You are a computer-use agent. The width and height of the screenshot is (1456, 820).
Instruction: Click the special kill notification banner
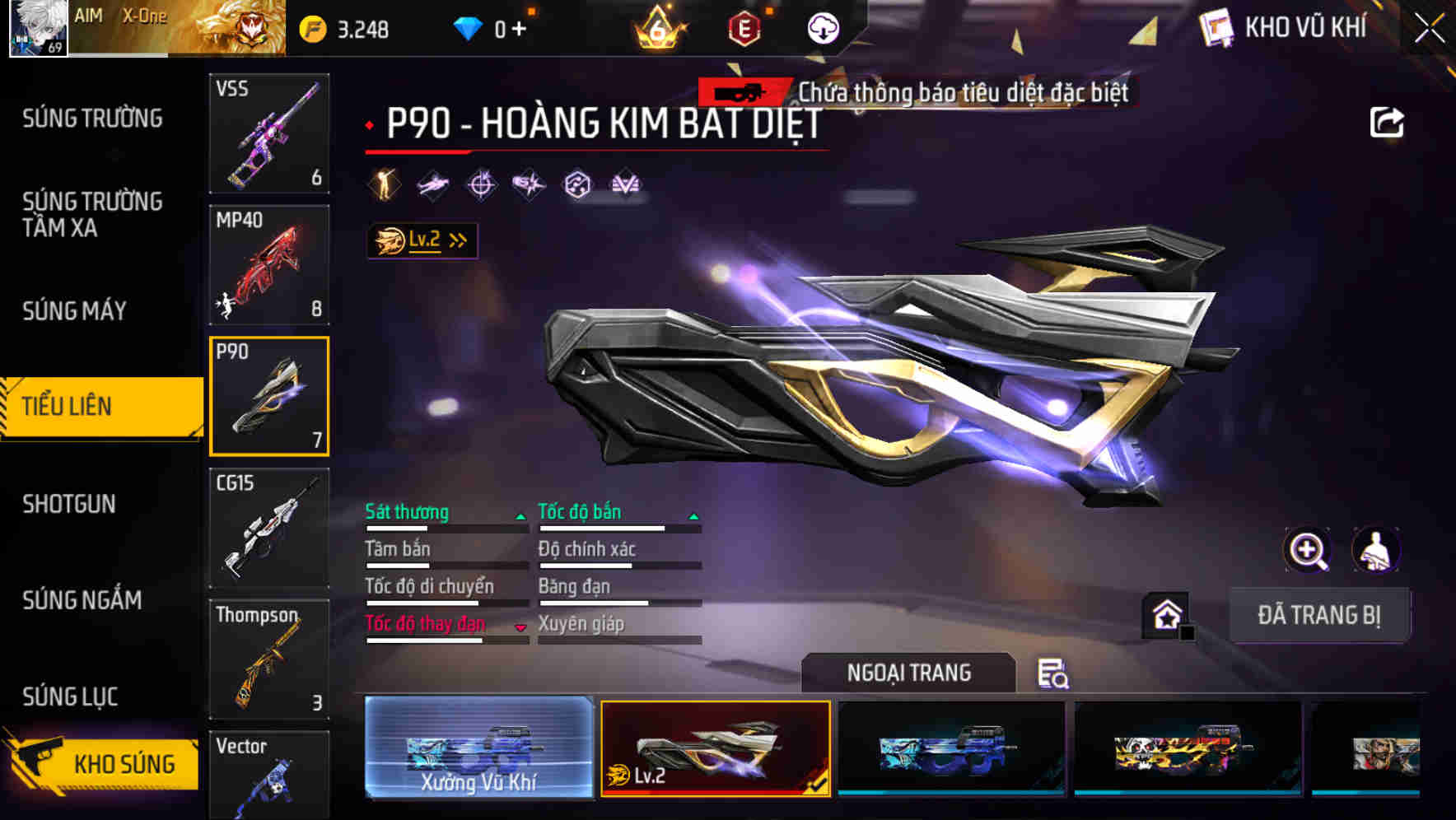tap(914, 92)
